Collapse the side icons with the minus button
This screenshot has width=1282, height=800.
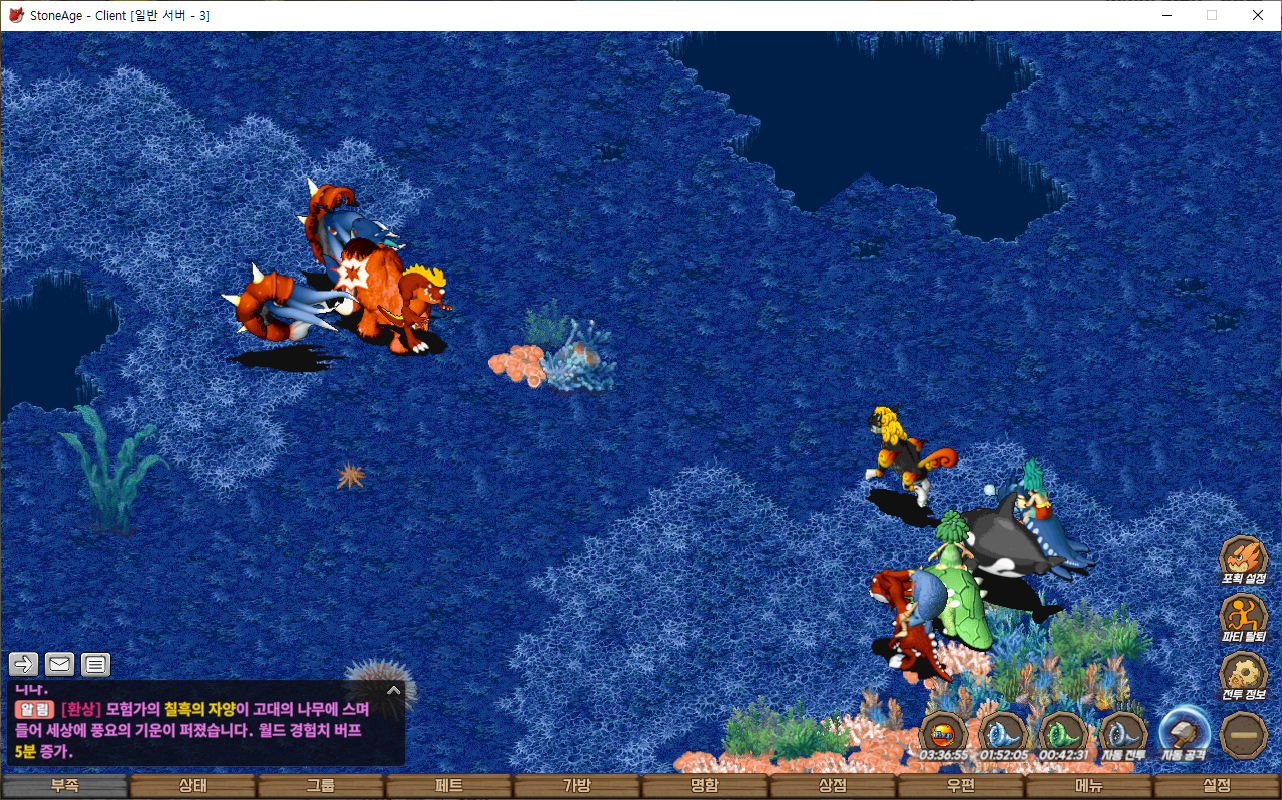click(x=1244, y=734)
